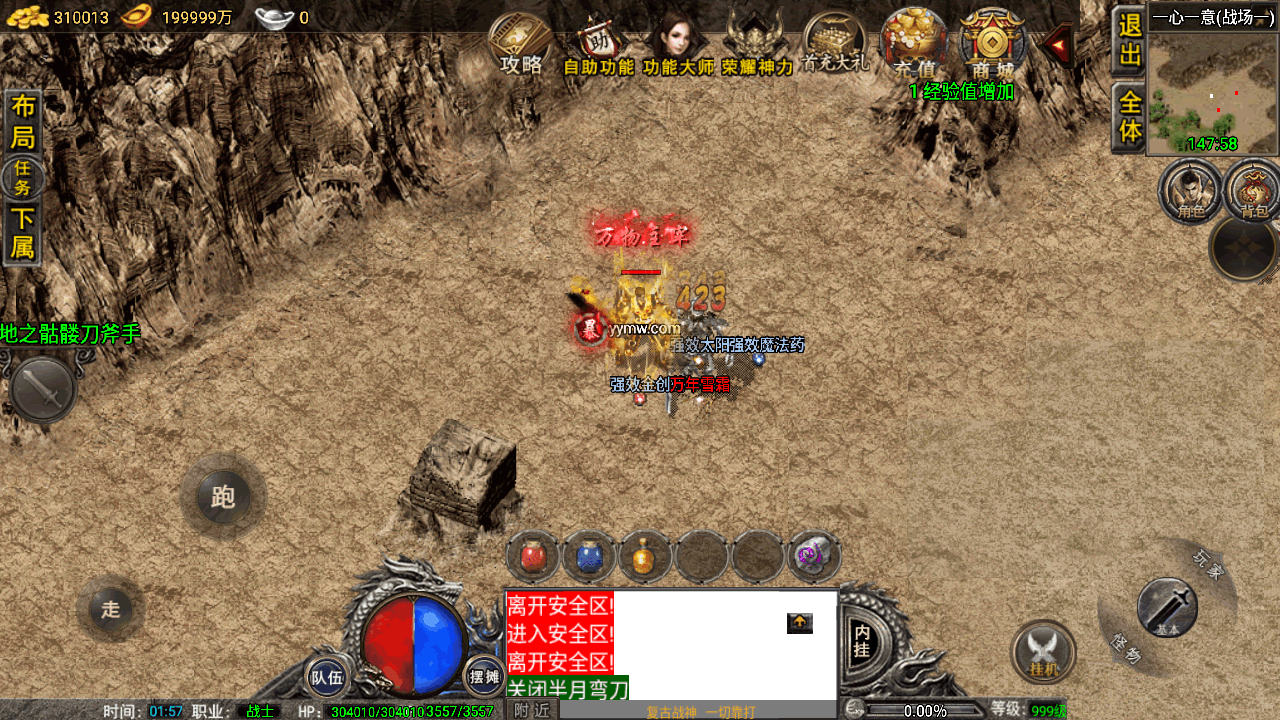This screenshot has width=1280, height=720.
Task: Open the 充值 recharge screen
Action: tap(914, 45)
